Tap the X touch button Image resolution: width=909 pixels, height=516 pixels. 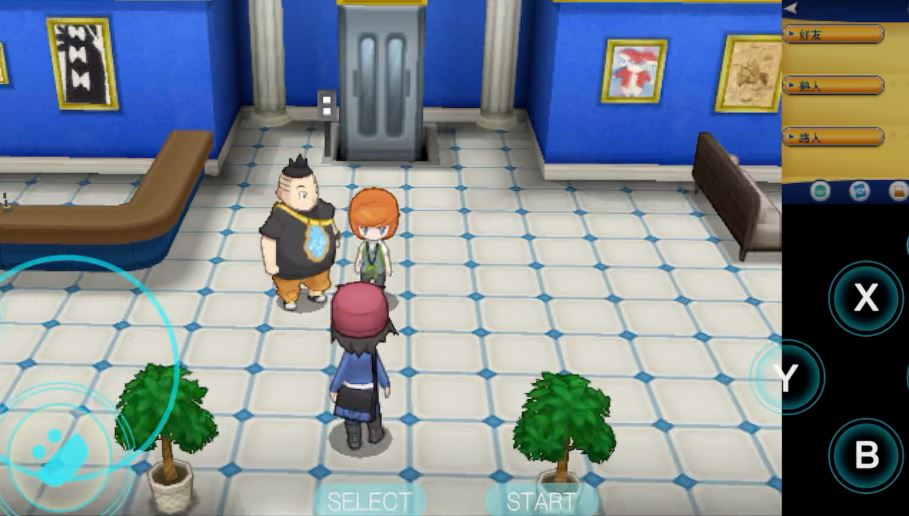coord(866,298)
